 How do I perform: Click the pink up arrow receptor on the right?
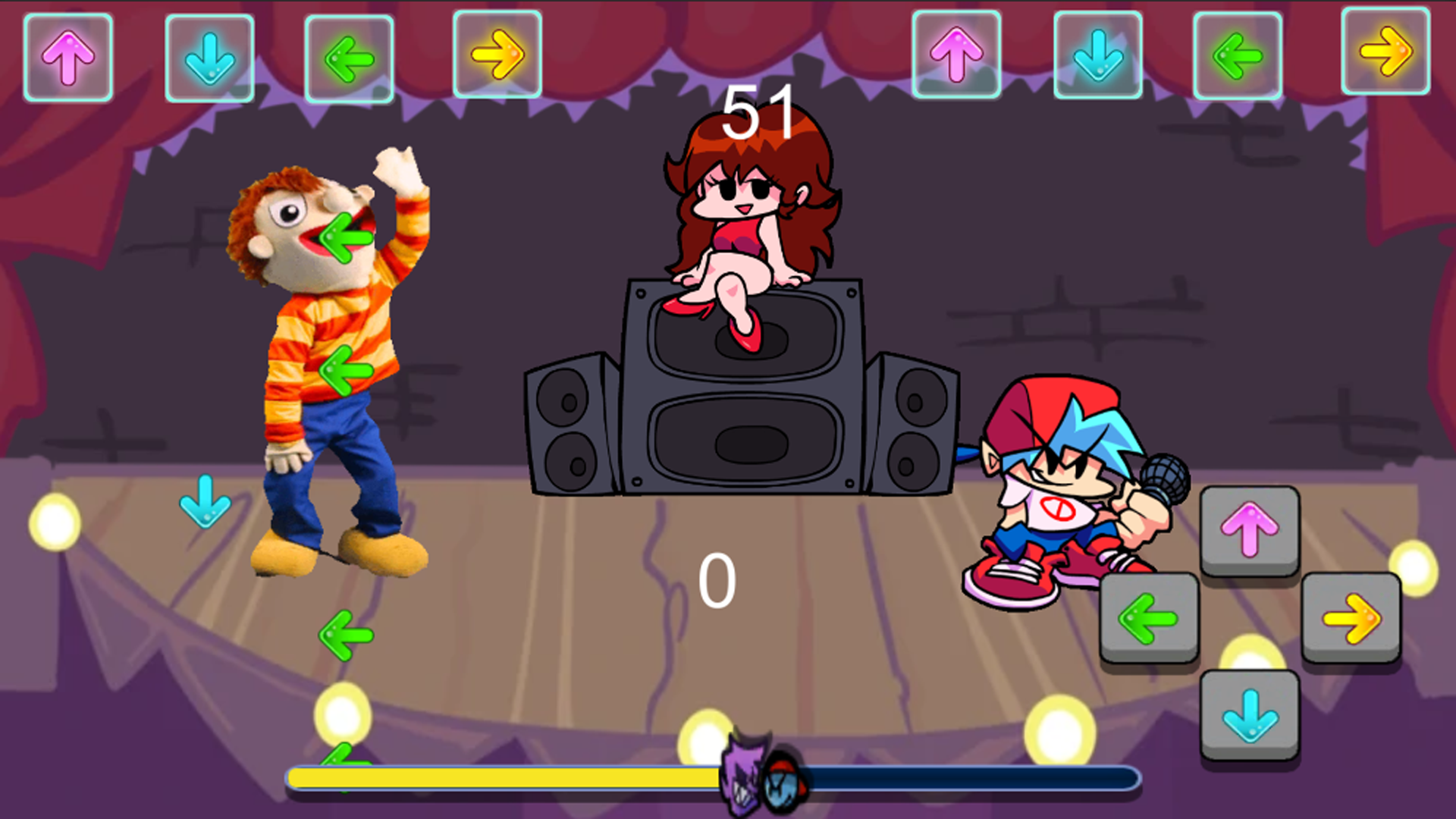957,55
